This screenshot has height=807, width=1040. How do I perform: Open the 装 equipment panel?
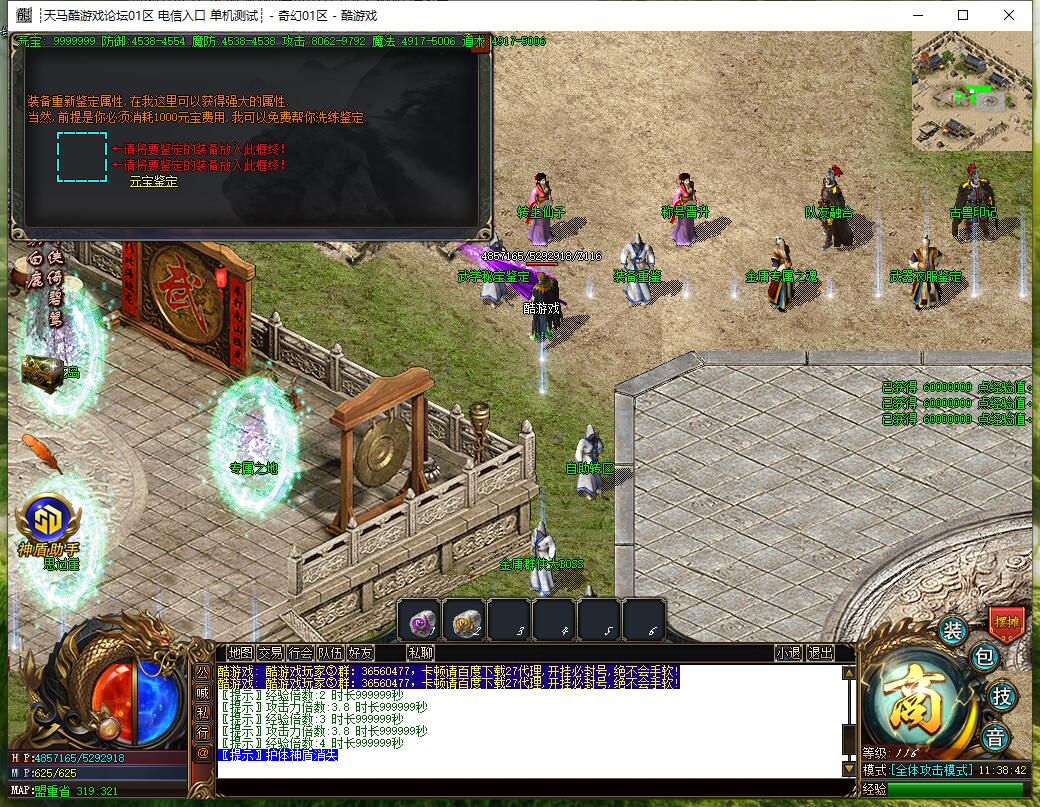[952, 630]
